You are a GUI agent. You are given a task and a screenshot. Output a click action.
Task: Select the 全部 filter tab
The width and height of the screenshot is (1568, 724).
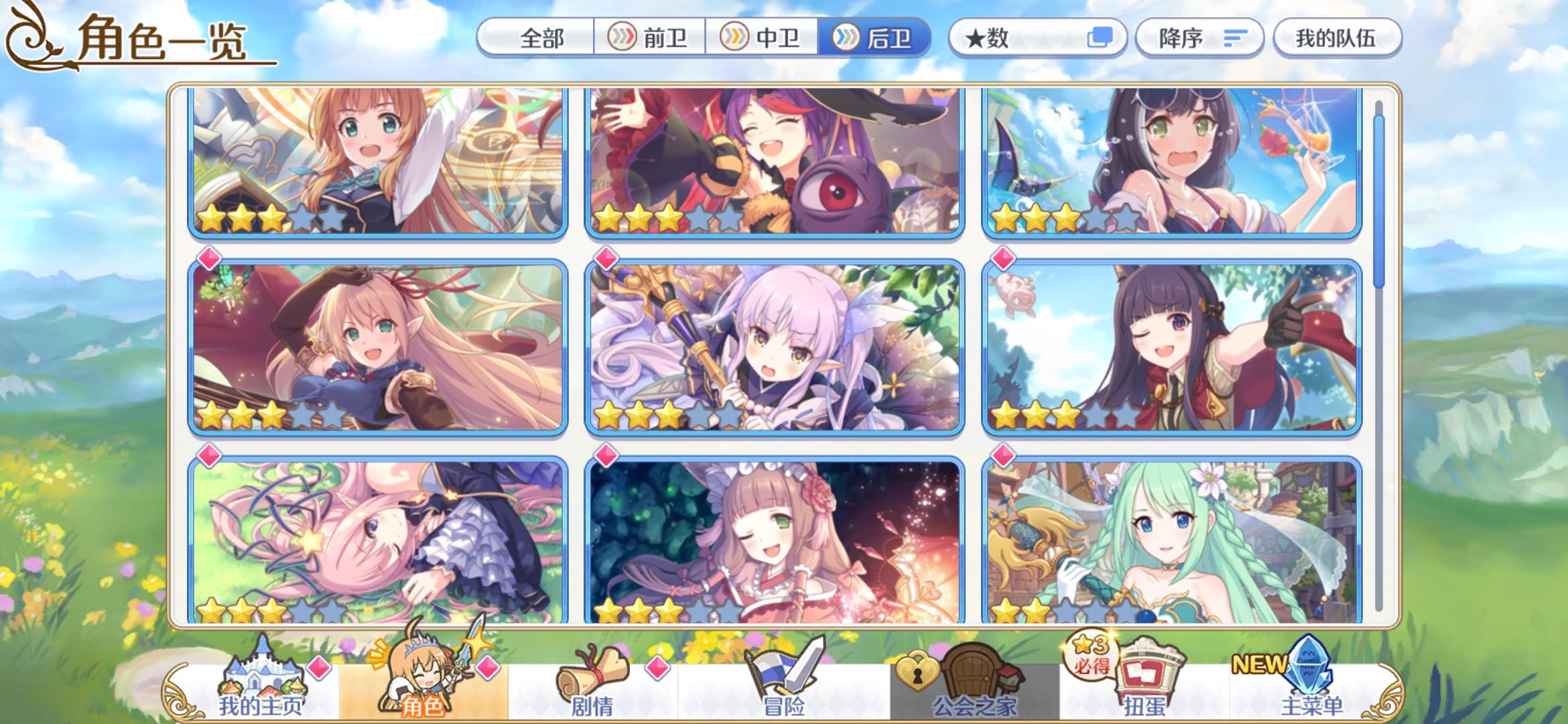(x=543, y=38)
